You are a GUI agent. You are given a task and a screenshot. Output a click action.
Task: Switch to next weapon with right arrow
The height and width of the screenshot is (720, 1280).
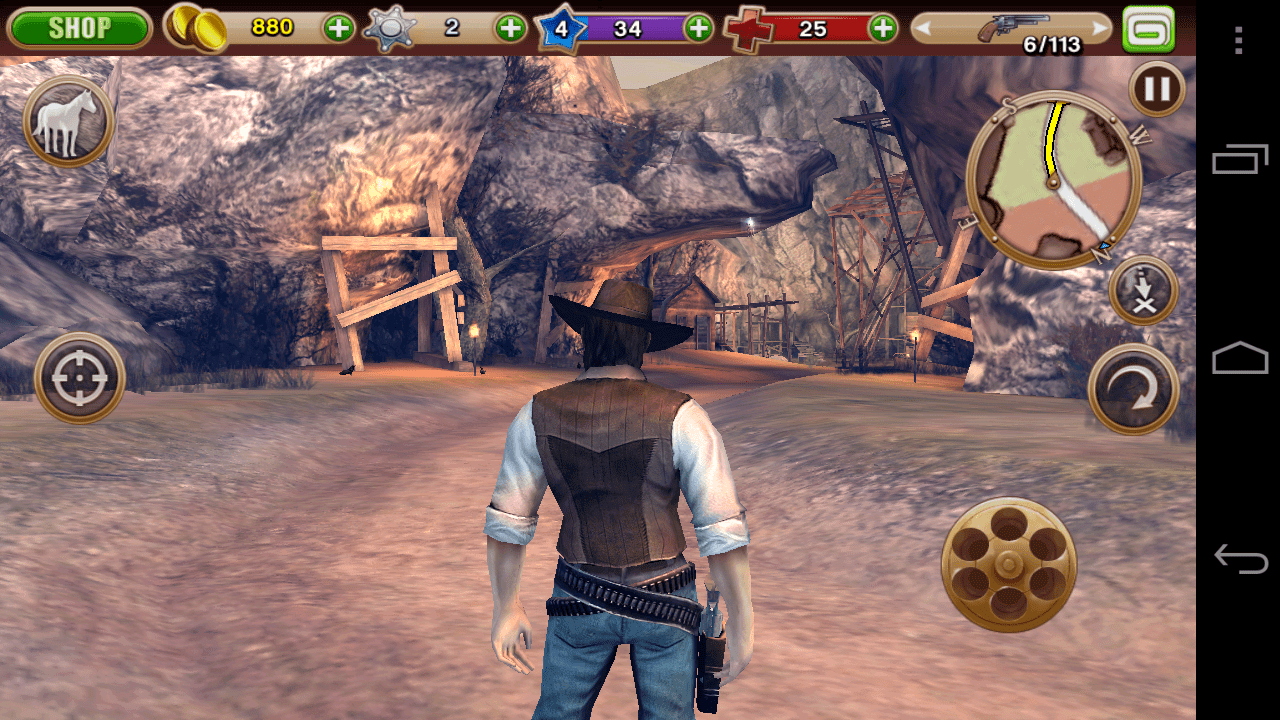click(x=1101, y=28)
